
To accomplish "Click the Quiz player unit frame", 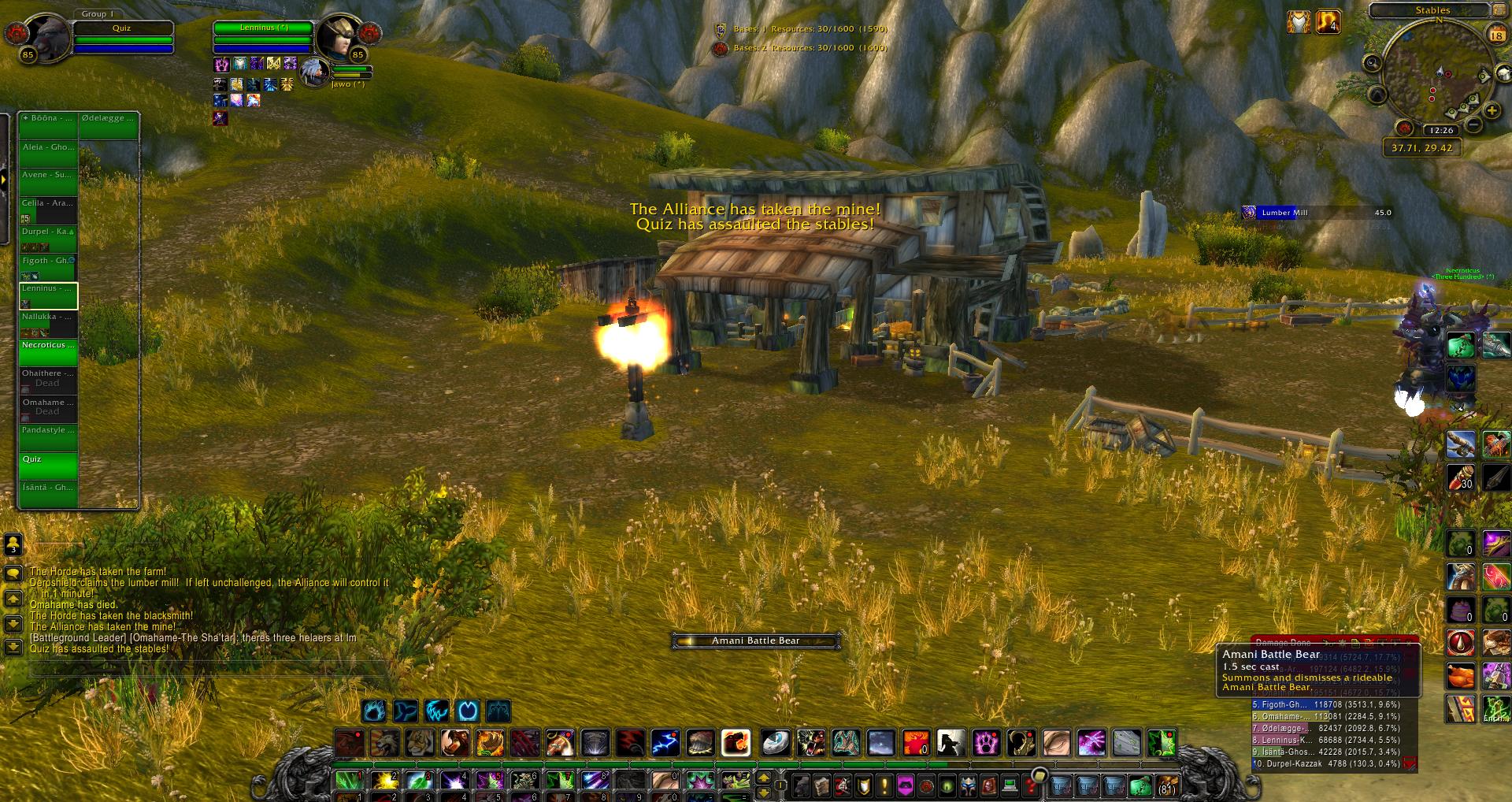I will click(123, 35).
